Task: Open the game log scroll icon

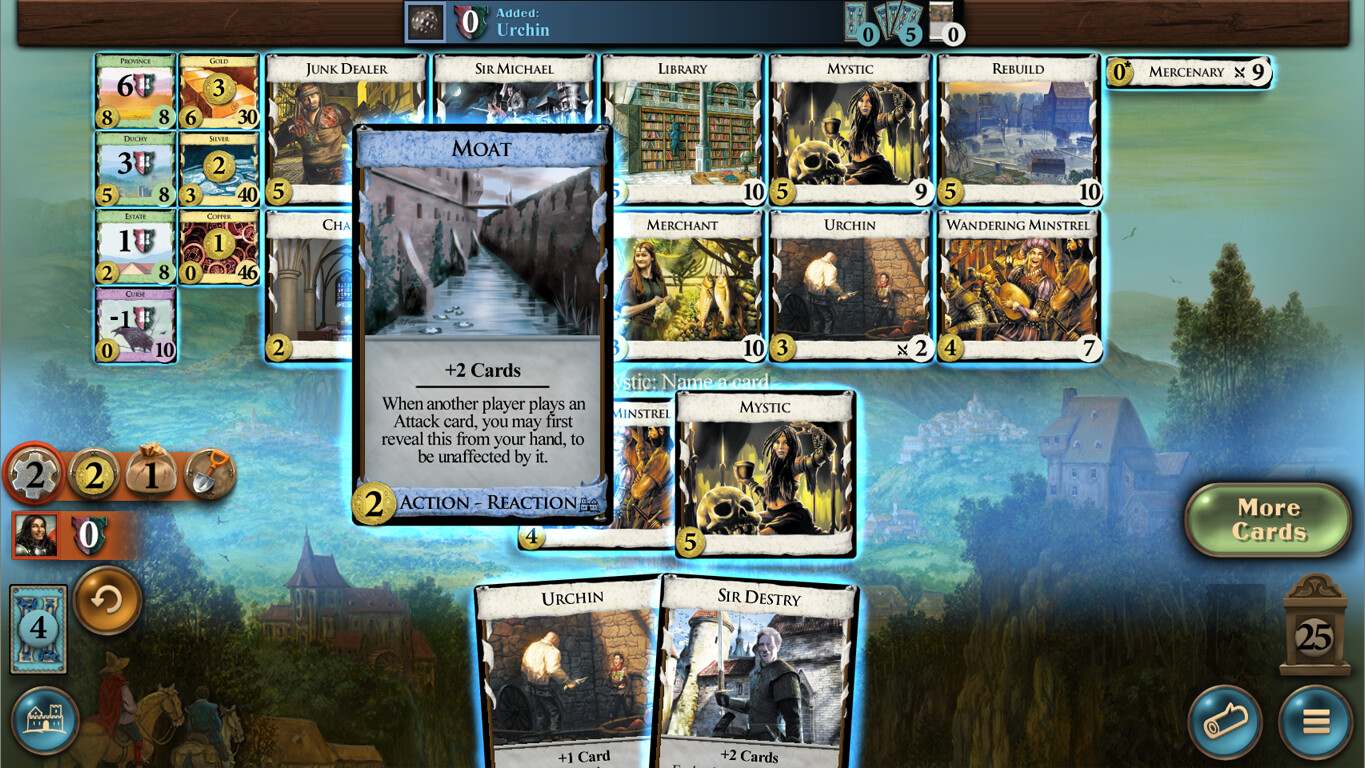Action: click(1227, 722)
